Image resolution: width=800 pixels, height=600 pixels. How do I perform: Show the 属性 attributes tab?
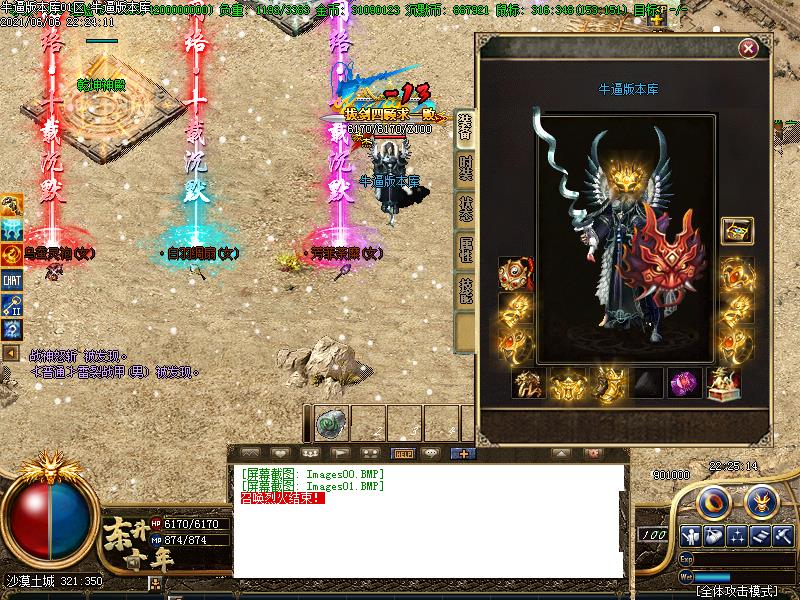click(x=465, y=249)
